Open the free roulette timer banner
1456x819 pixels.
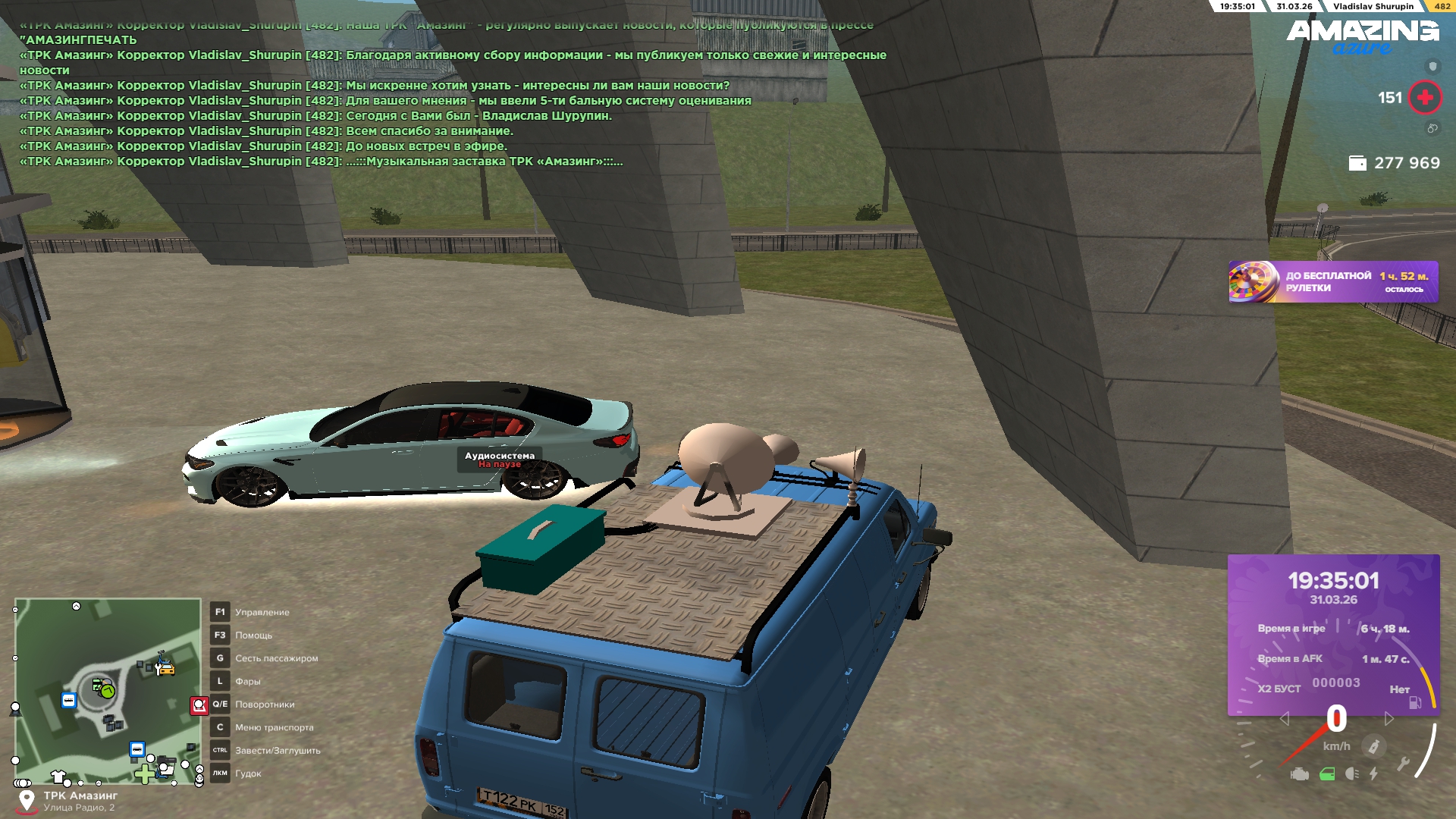pos(1332,282)
